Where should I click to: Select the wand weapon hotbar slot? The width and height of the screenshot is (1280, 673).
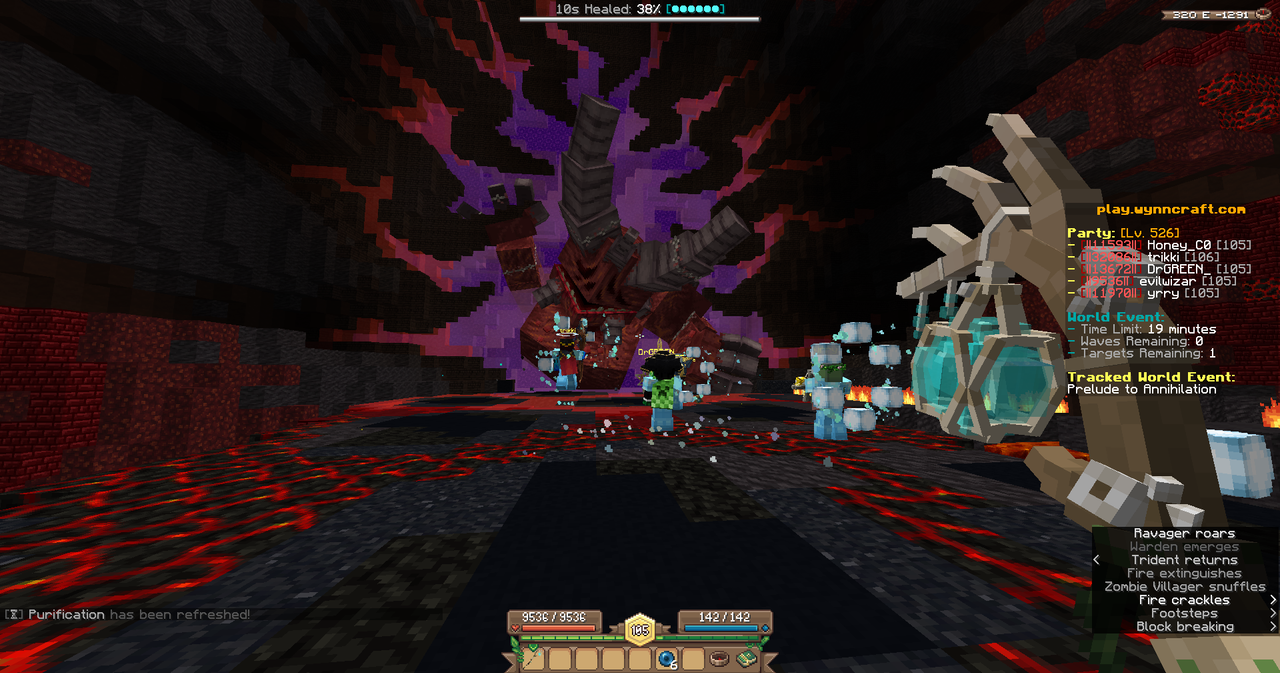(533, 659)
